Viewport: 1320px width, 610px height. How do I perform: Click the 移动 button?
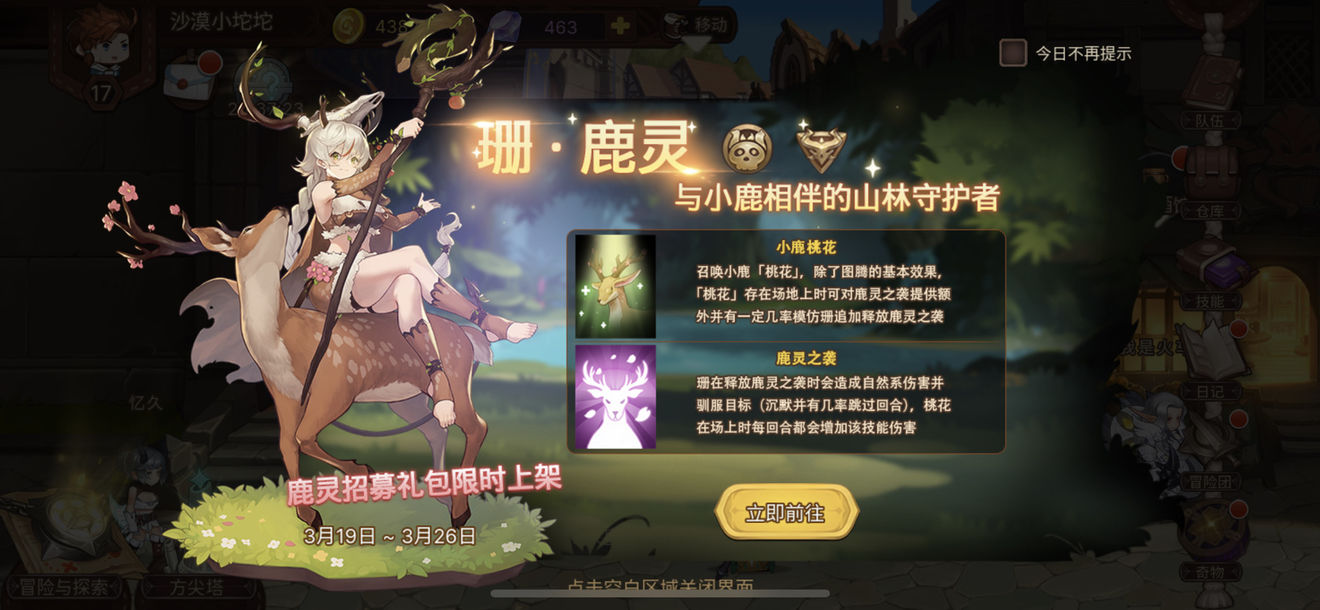point(700,24)
